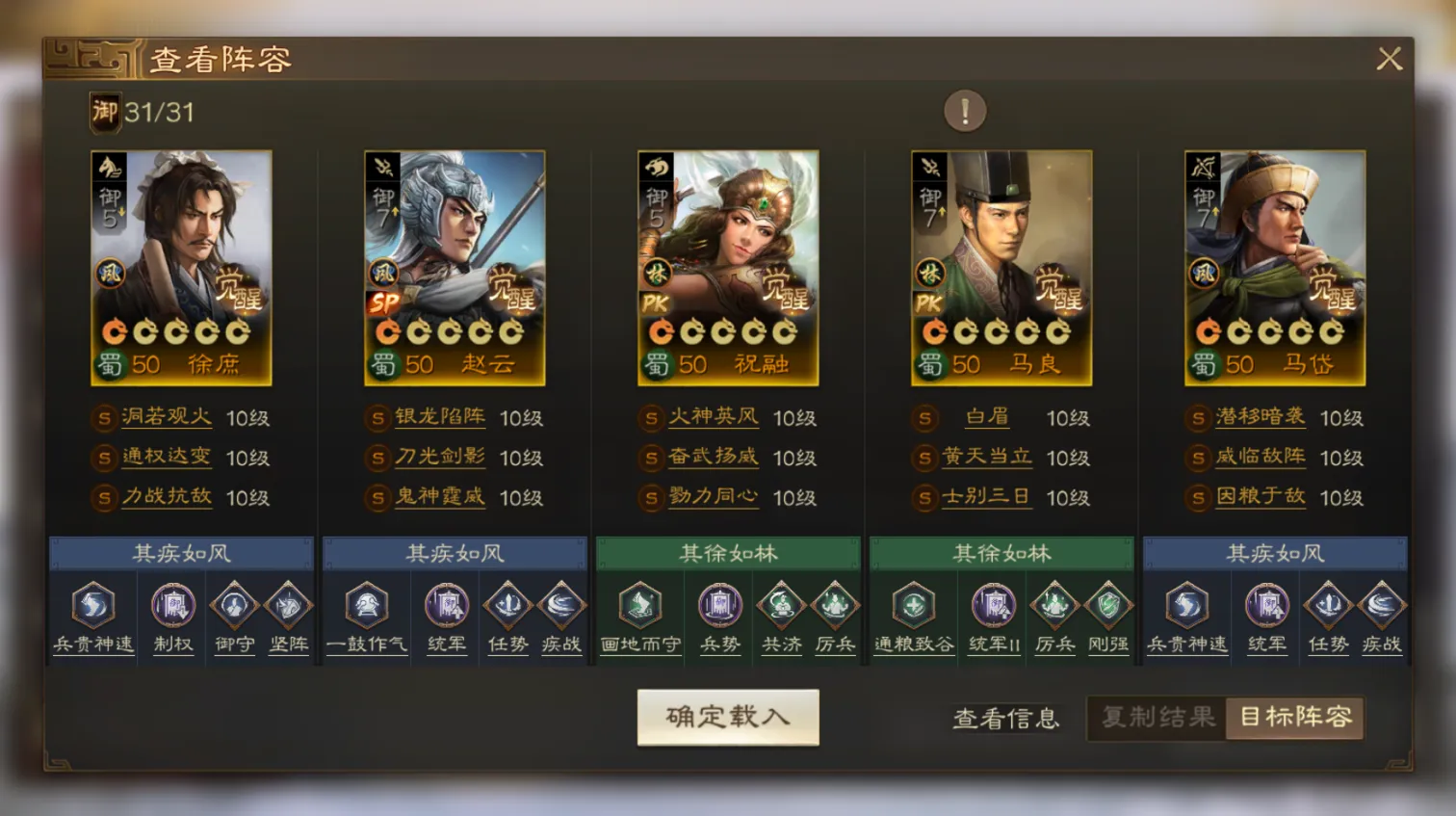The image size is (1456, 816).
Task: Click the 确定载入 button
Action: (x=727, y=717)
